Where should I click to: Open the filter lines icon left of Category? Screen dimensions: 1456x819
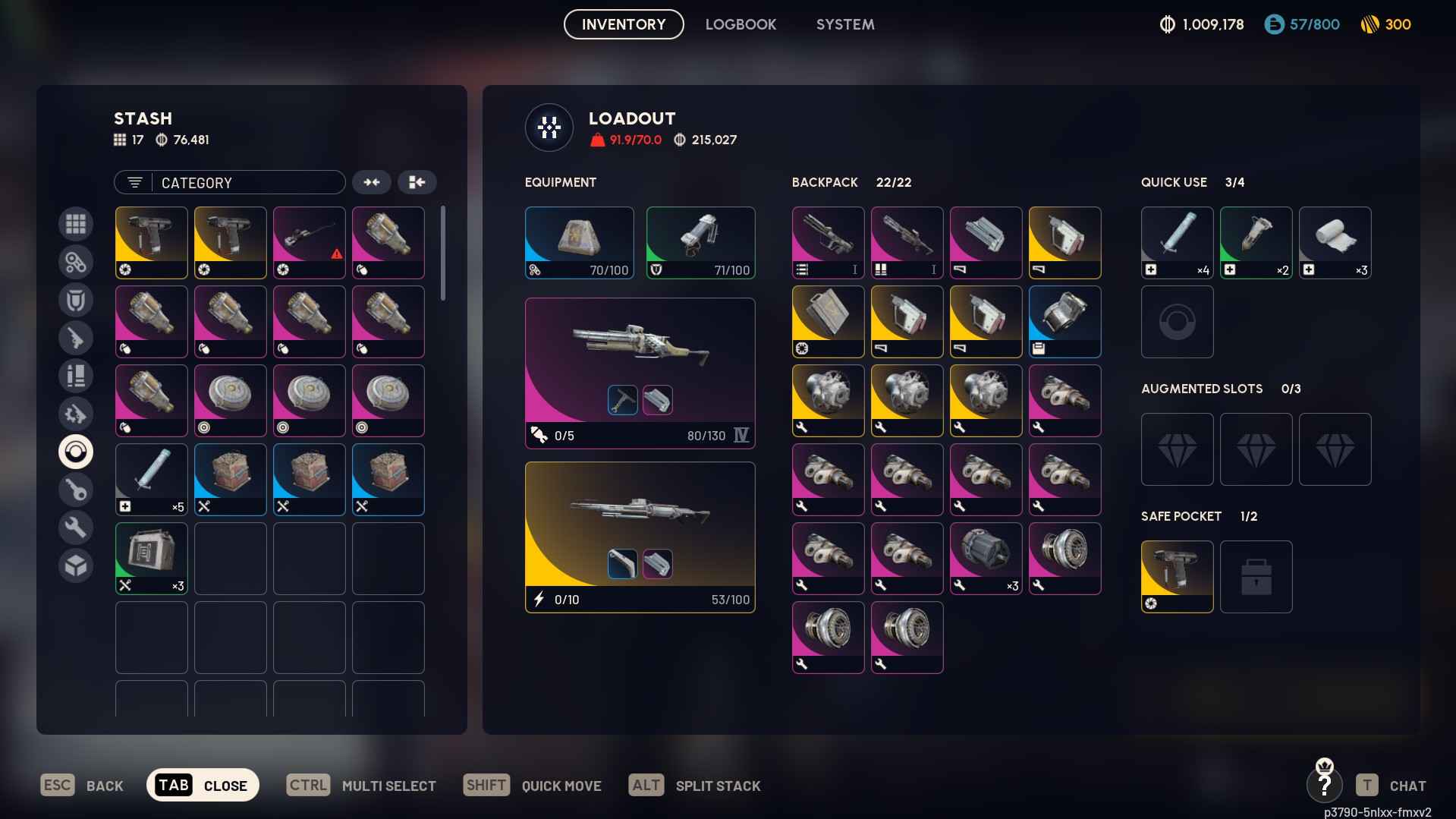(x=134, y=182)
